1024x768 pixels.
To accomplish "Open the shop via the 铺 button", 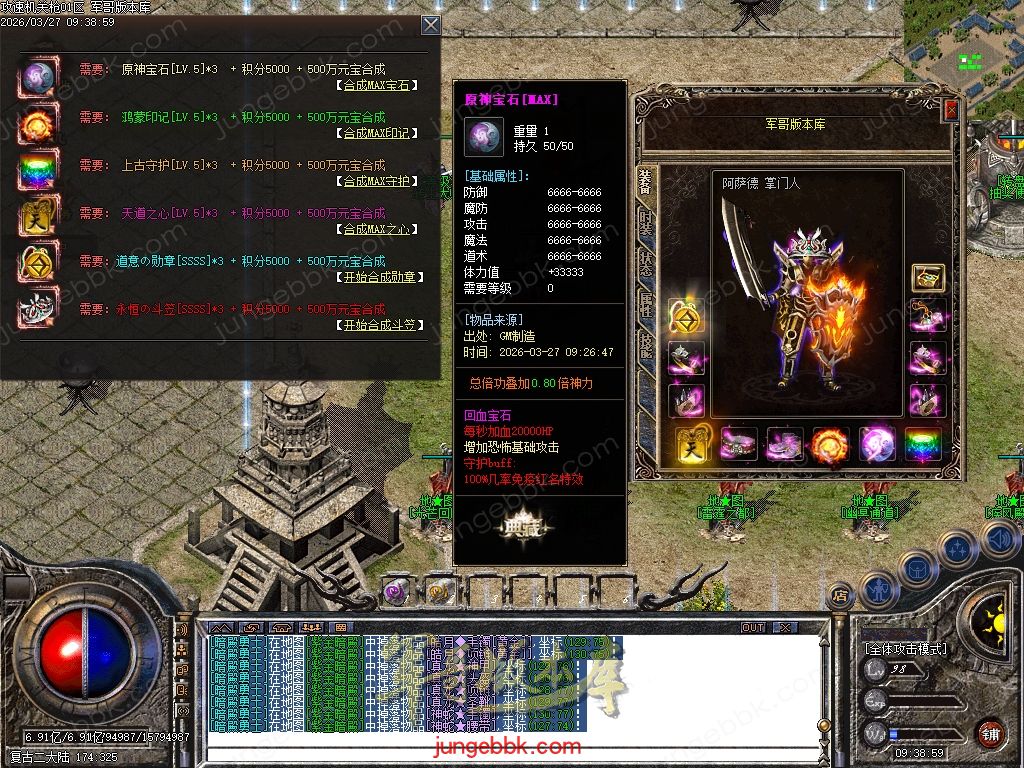I will click(x=988, y=733).
